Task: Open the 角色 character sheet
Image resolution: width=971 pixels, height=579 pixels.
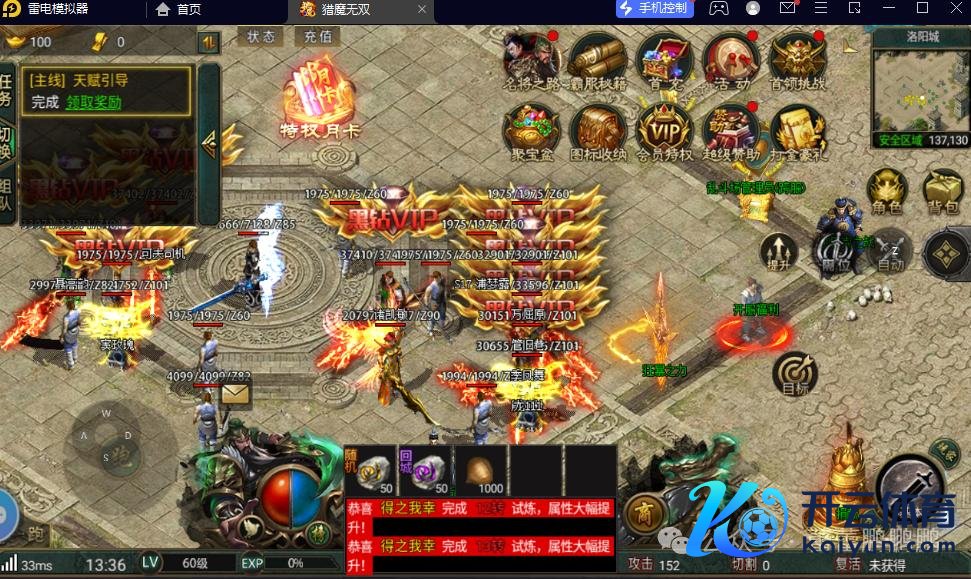Action: [886, 189]
